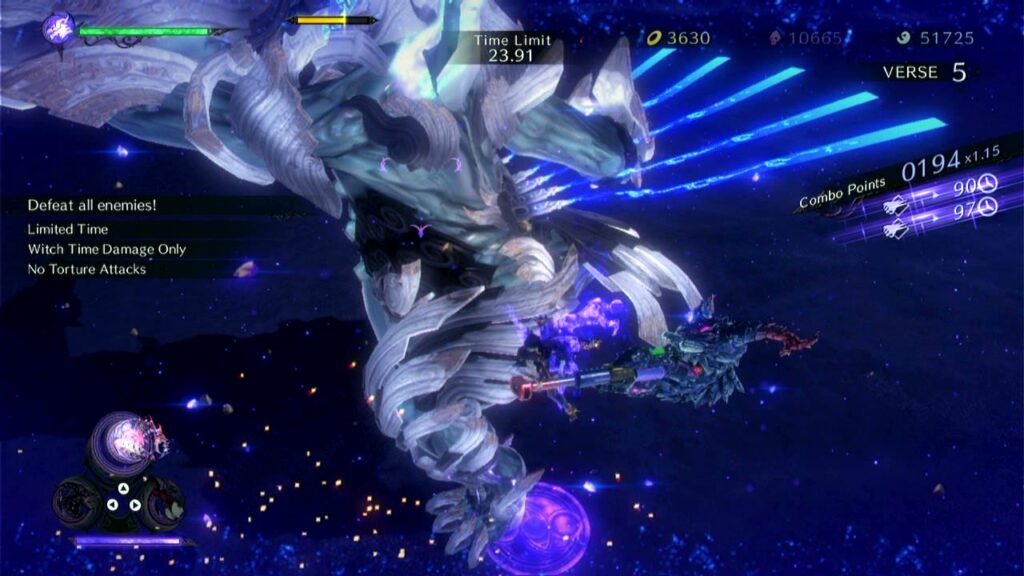Click the green orb currency icon
The image size is (1024, 576).
point(902,39)
